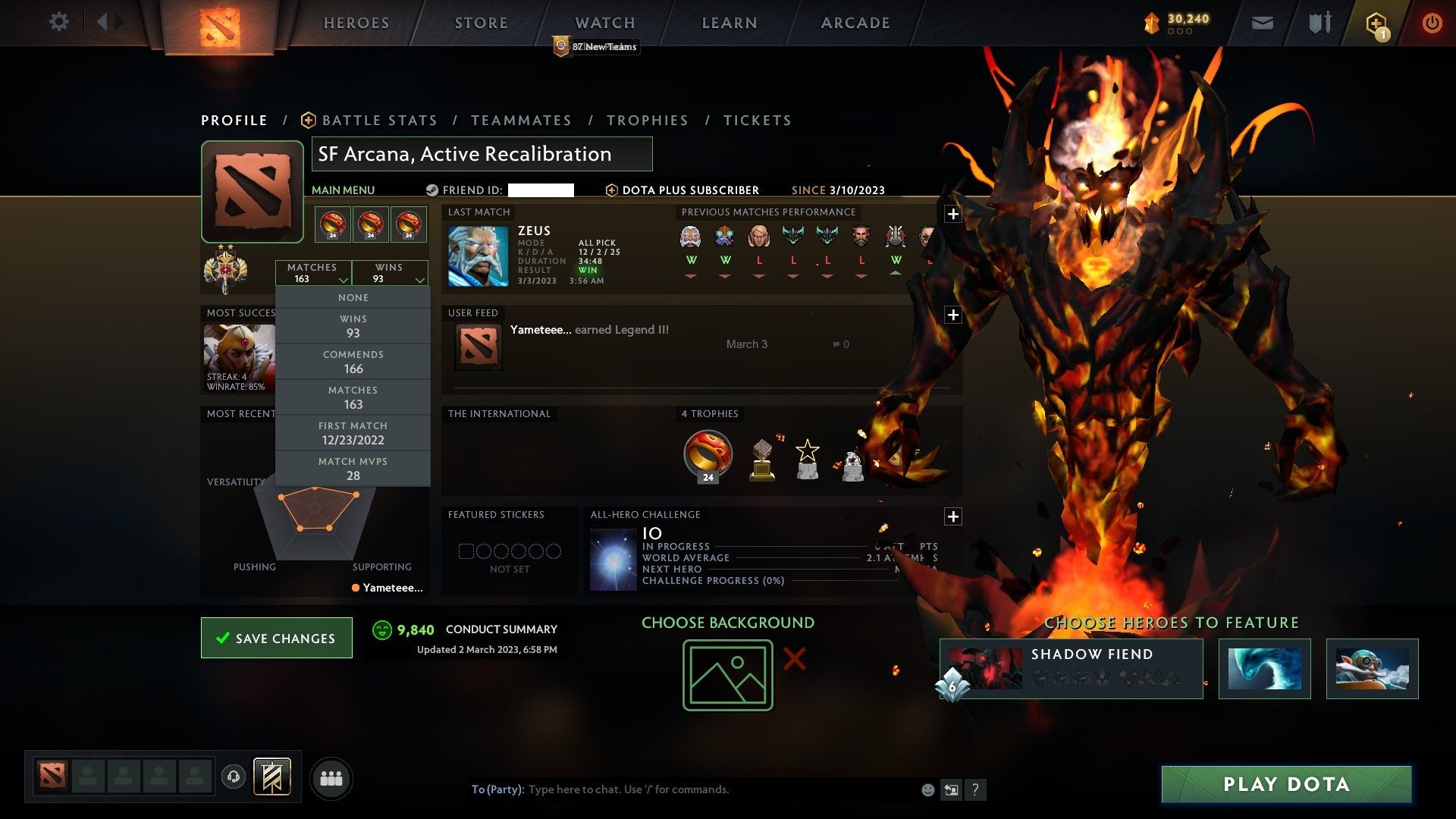Open the WINS stat dropdown chevron
This screenshot has width=1456, height=819.
click(x=420, y=279)
